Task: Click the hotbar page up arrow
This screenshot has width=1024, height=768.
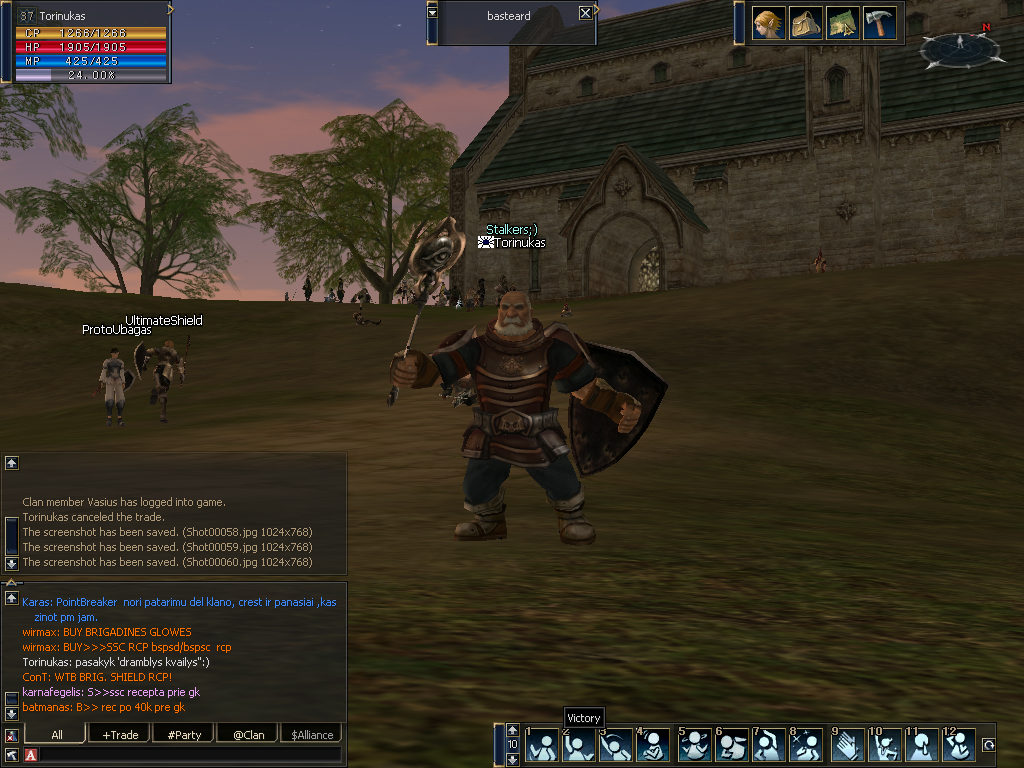Action: [x=512, y=730]
